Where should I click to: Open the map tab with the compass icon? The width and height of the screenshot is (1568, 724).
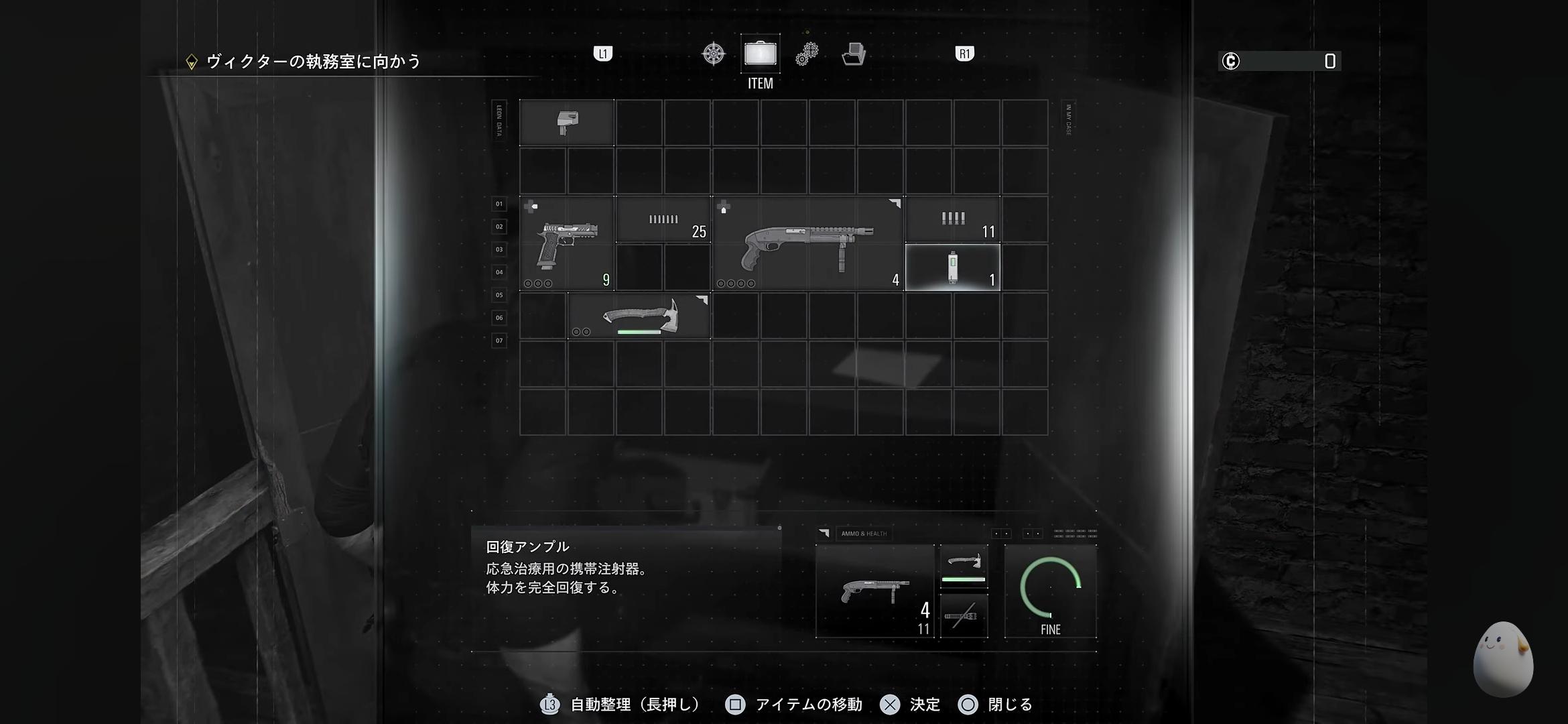[x=713, y=54]
